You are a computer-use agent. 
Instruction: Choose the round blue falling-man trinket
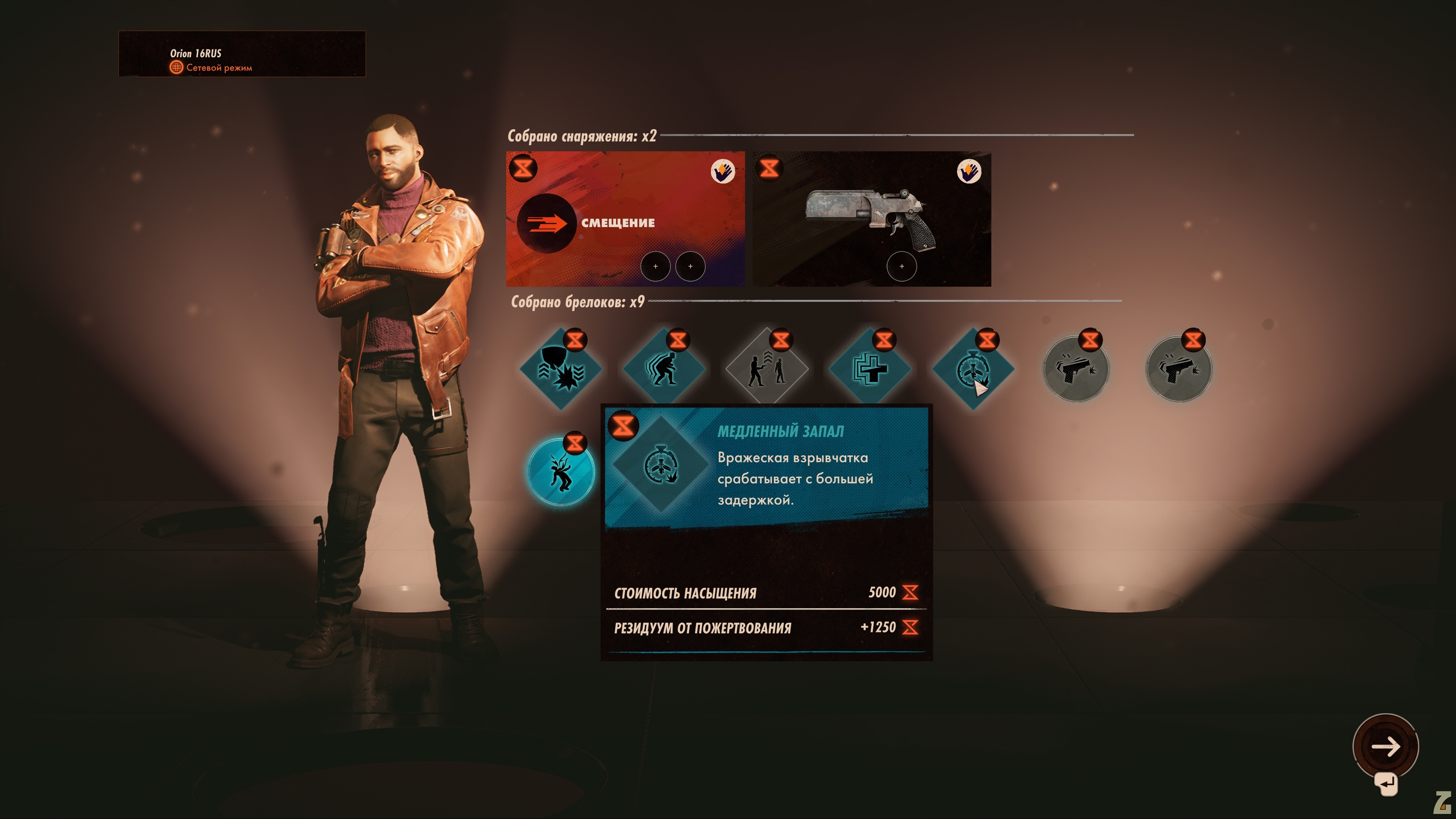pos(560,472)
